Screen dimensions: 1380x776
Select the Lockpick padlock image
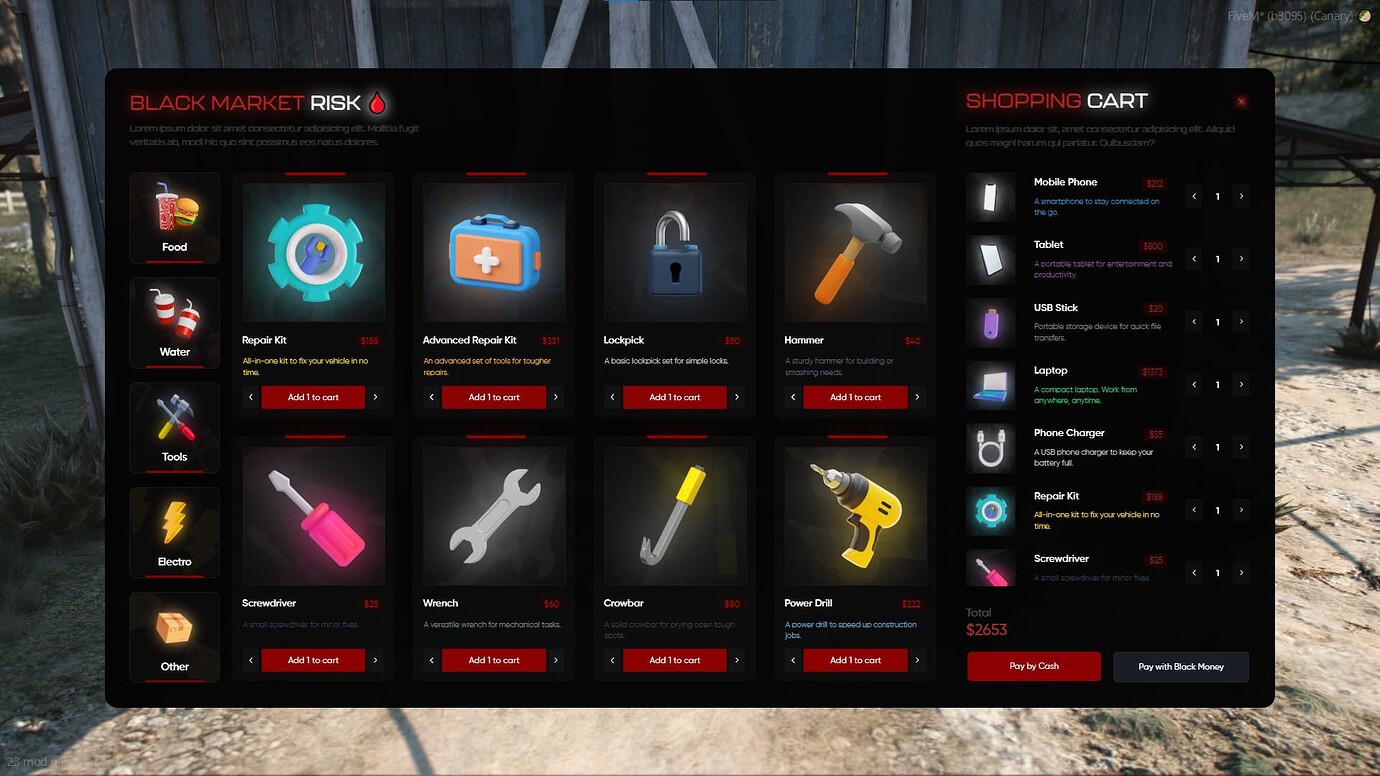tap(673, 252)
